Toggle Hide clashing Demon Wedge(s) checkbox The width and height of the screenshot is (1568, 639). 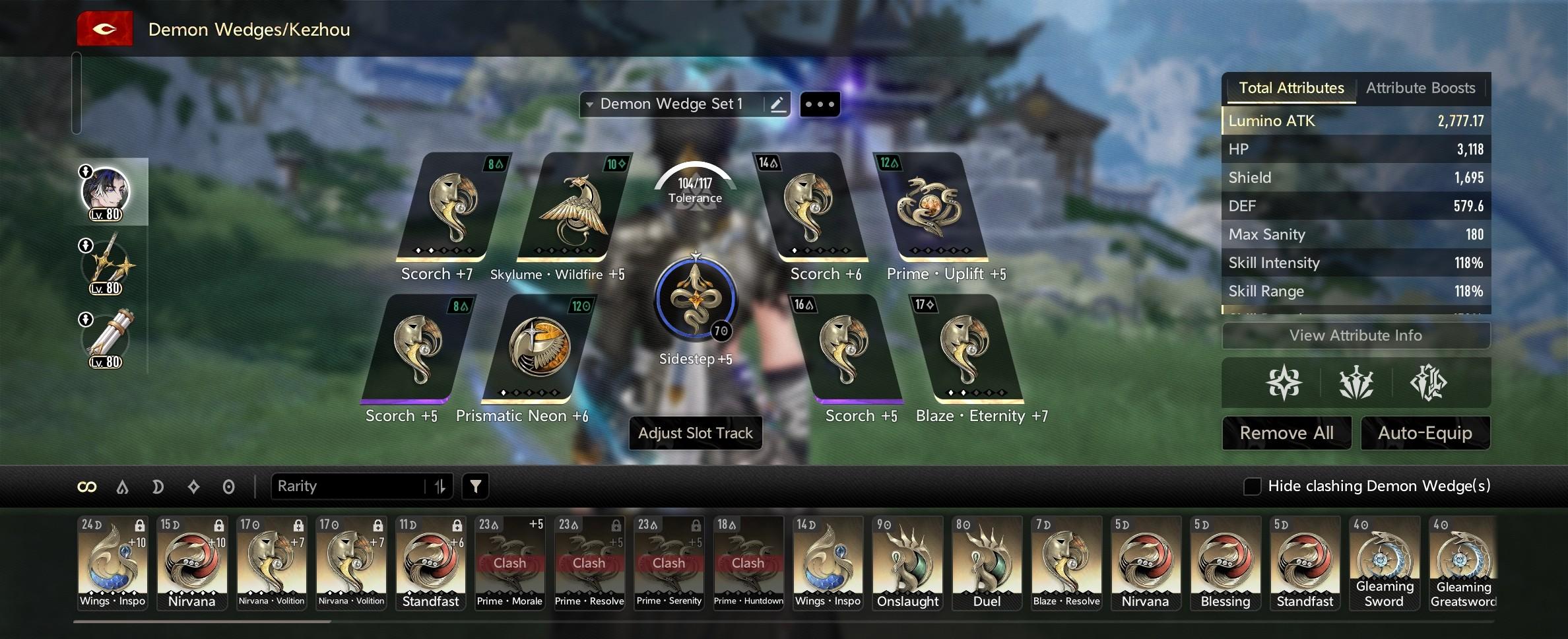pyautogui.click(x=1252, y=487)
